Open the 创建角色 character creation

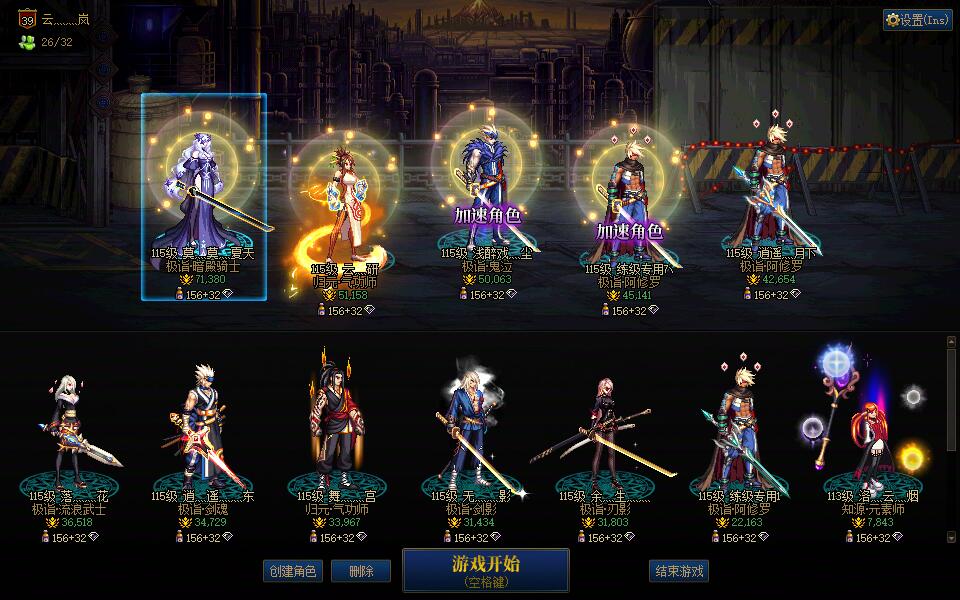[292, 571]
